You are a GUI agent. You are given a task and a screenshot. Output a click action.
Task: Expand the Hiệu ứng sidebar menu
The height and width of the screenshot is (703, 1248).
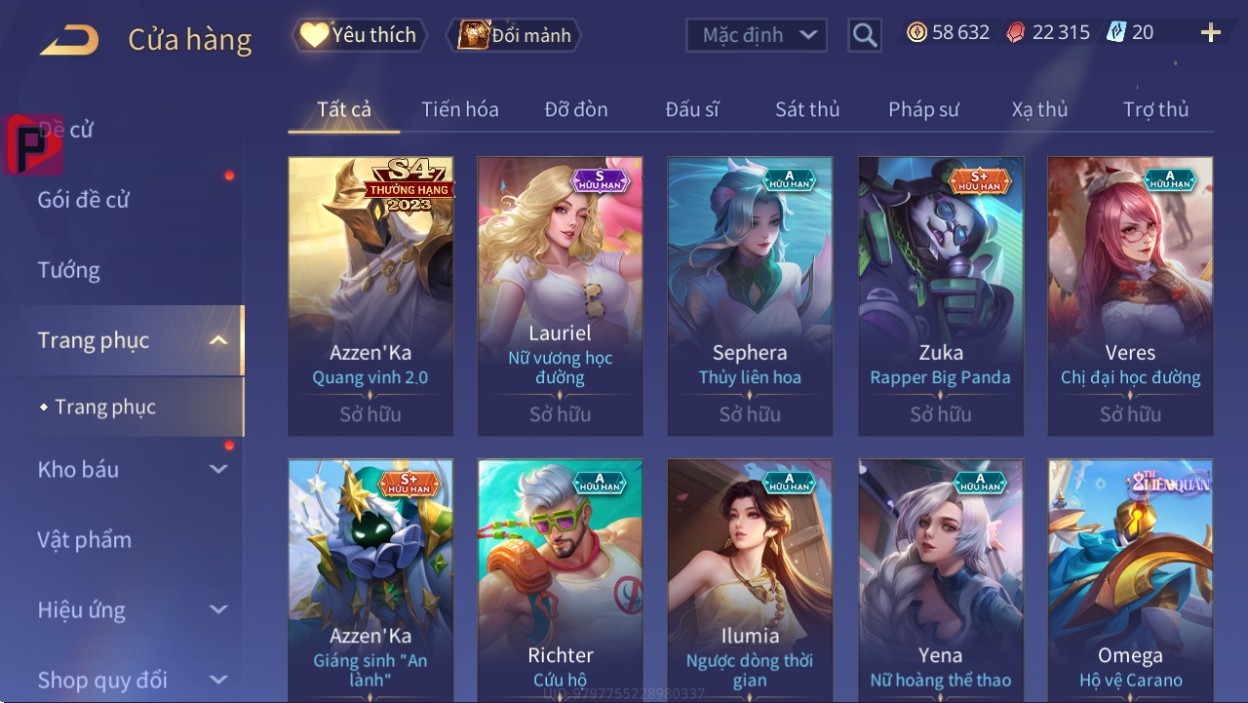pyautogui.click(x=132, y=610)
